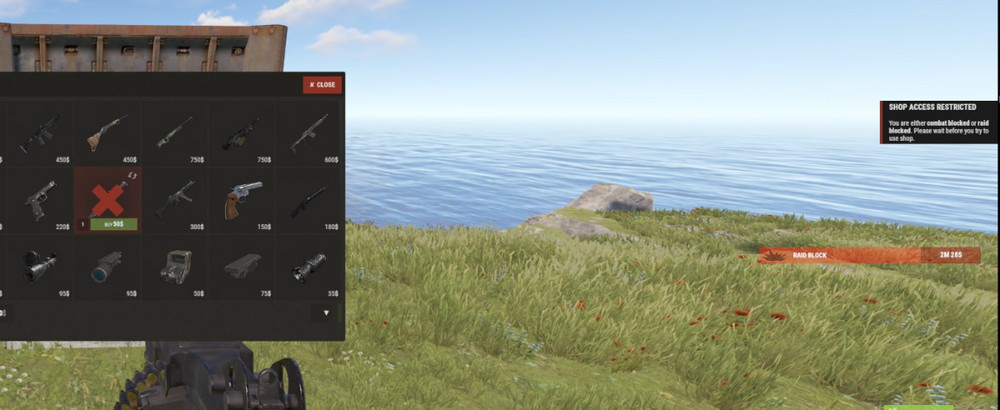Screen dimensions: 1000x410
Task: Pick the 600$ rifle in the shop
Action: (308, 133)
